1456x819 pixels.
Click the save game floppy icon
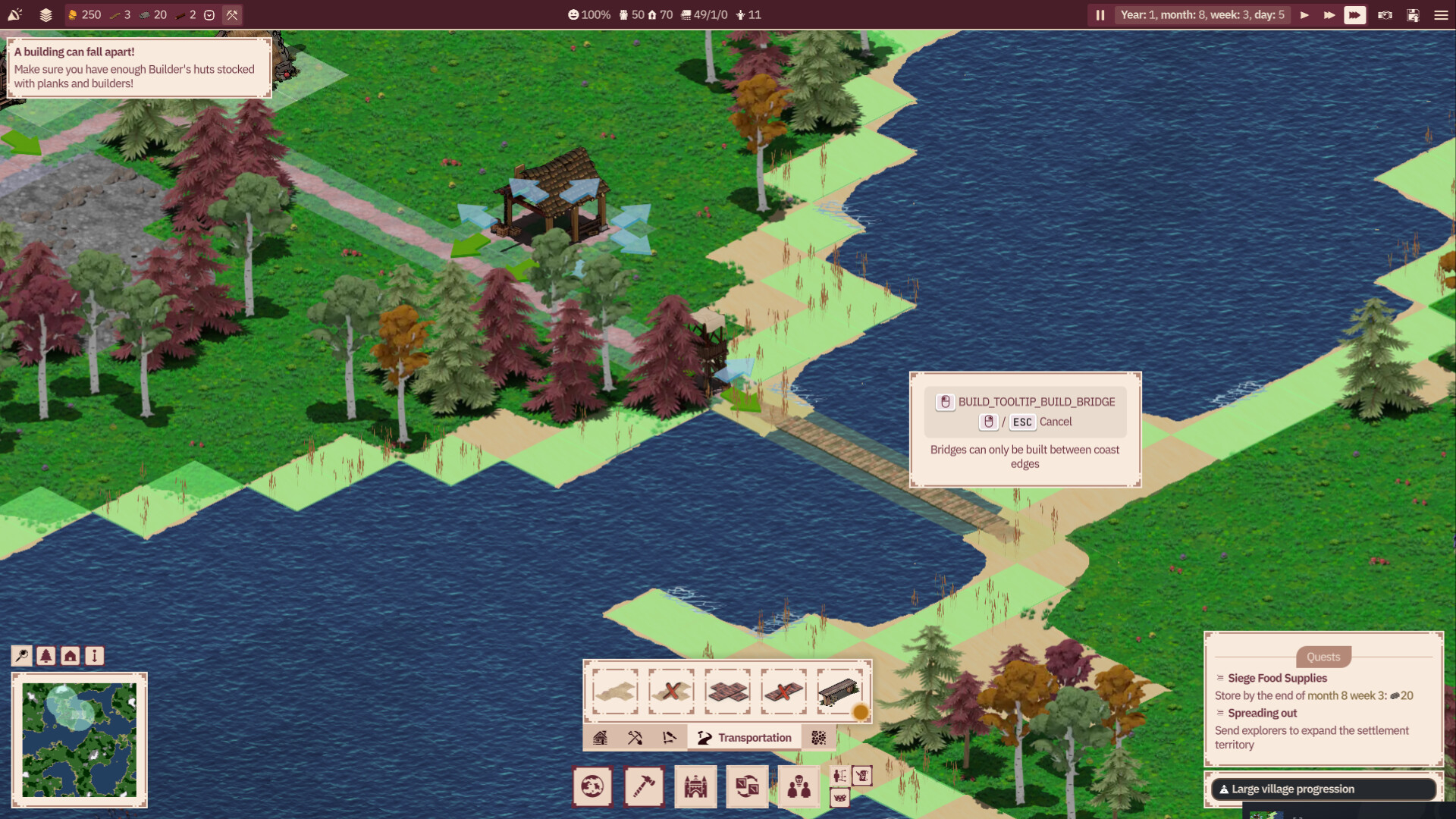1413,15
